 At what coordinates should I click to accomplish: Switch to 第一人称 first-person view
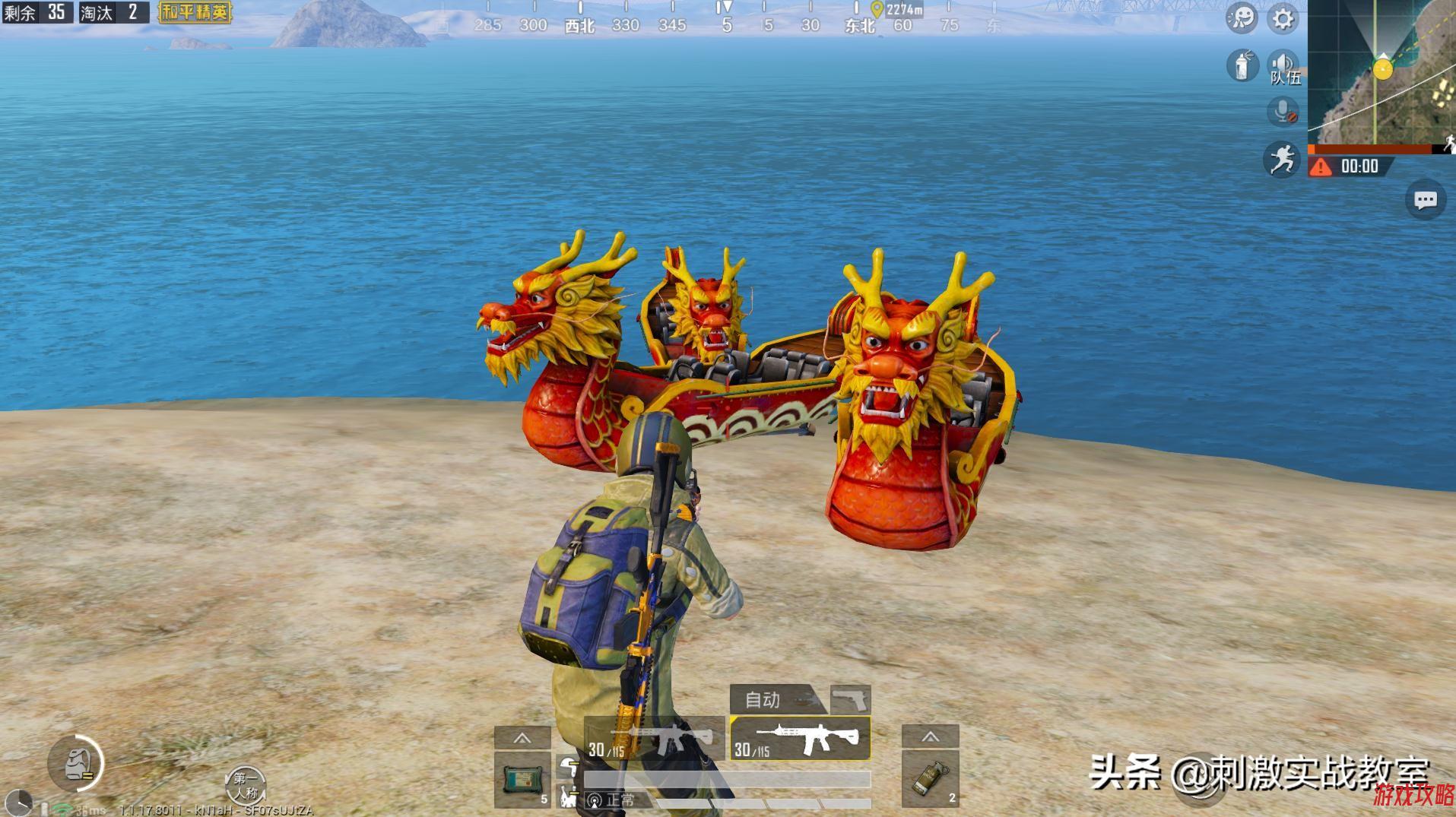pyautogui.click(x=245, y=786)
